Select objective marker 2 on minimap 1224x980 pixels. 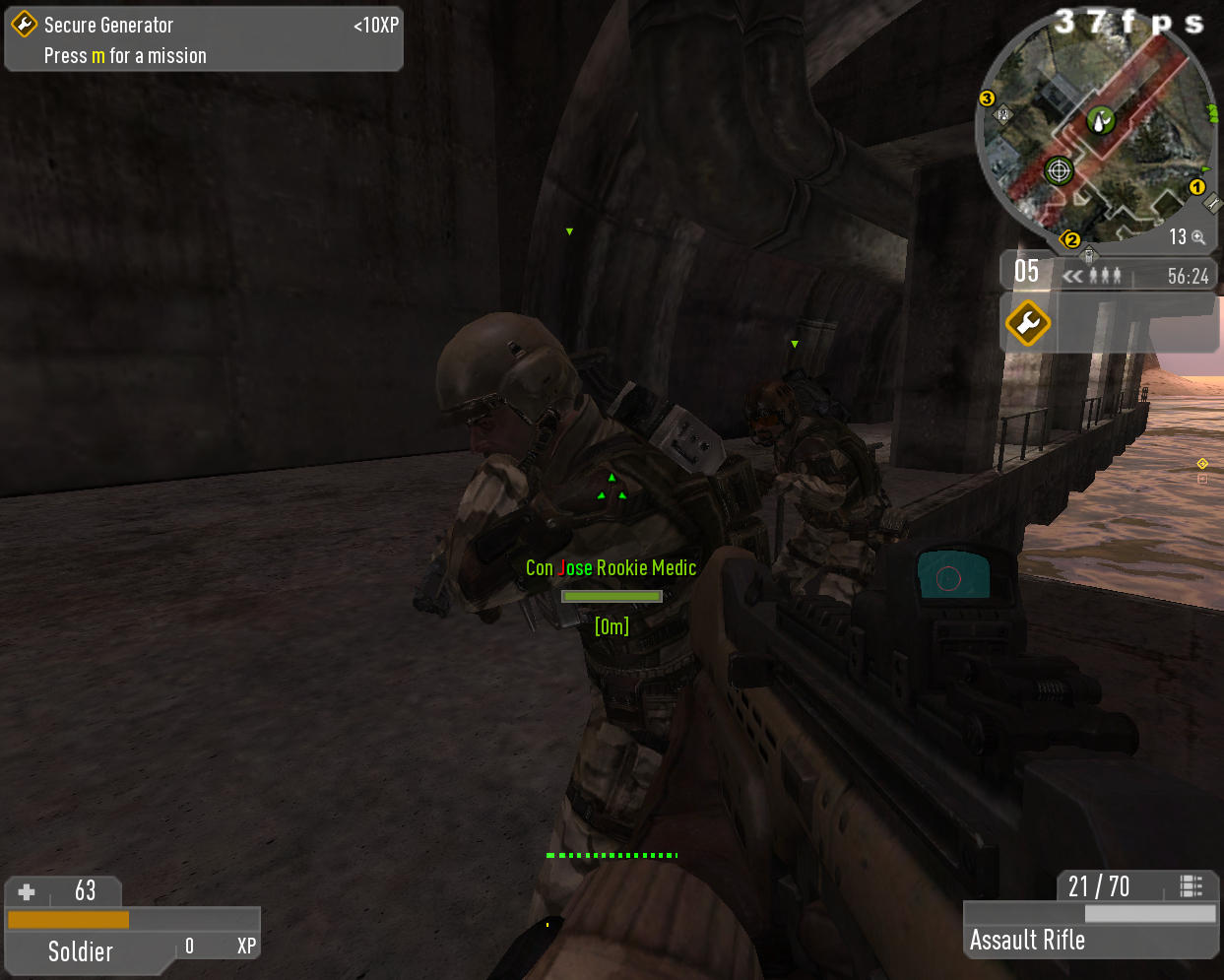(x=1072, y=239)
